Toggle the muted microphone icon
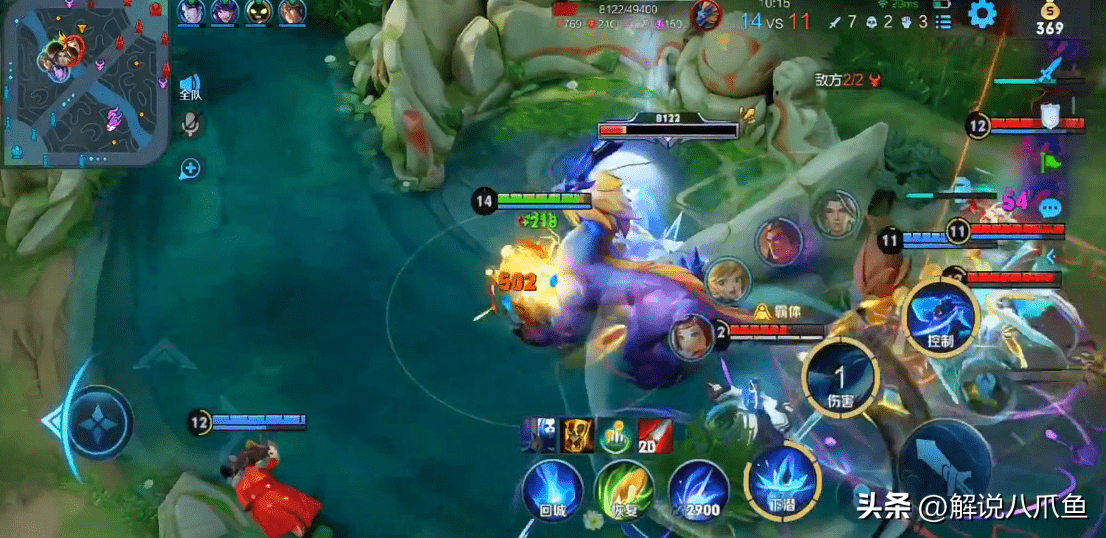Image resolution: width=1106 pixels, height=538 pixels. tap(190, 123)
